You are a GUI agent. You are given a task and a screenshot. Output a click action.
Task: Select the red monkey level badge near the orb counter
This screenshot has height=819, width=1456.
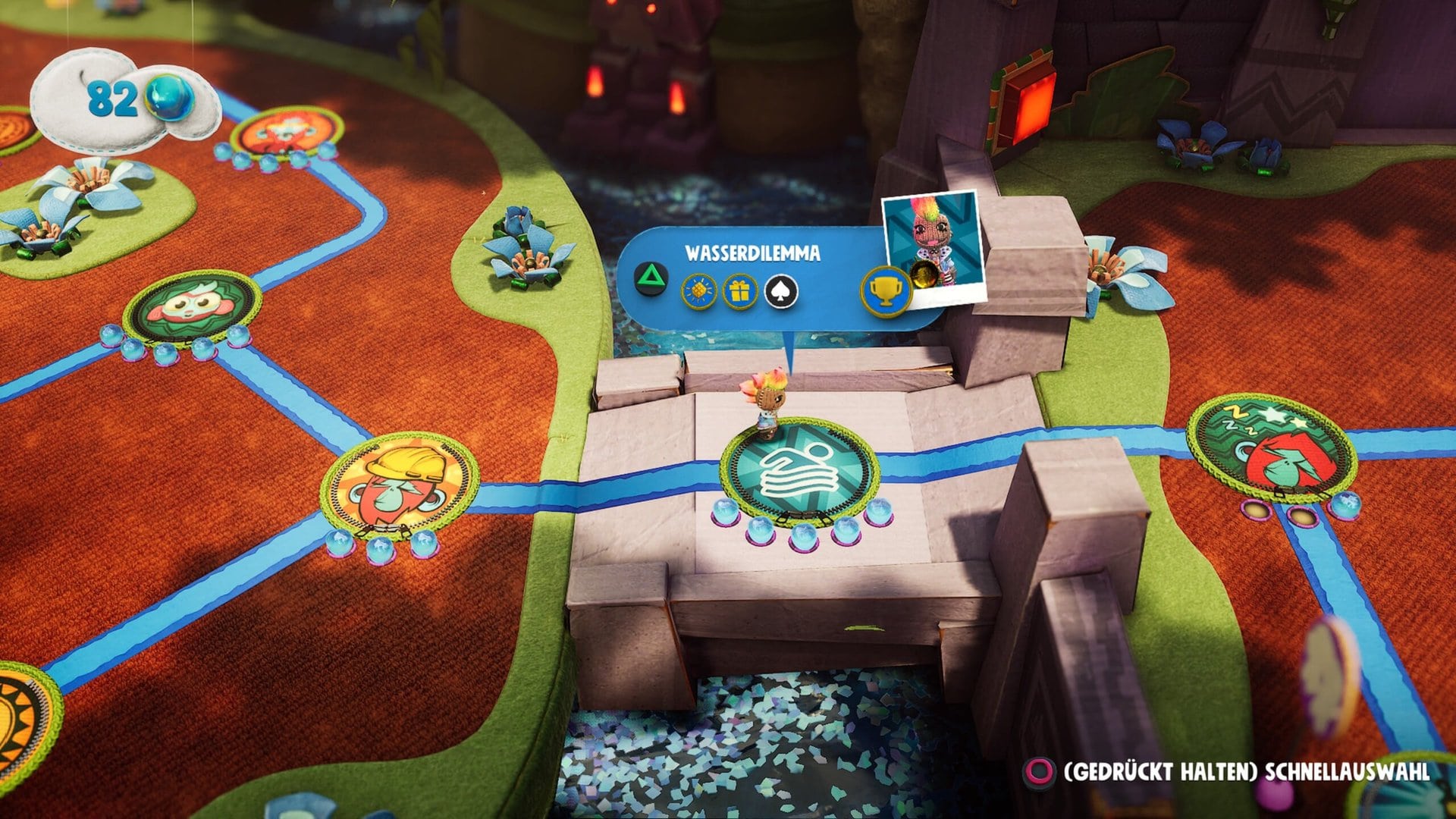pos(287,133)
